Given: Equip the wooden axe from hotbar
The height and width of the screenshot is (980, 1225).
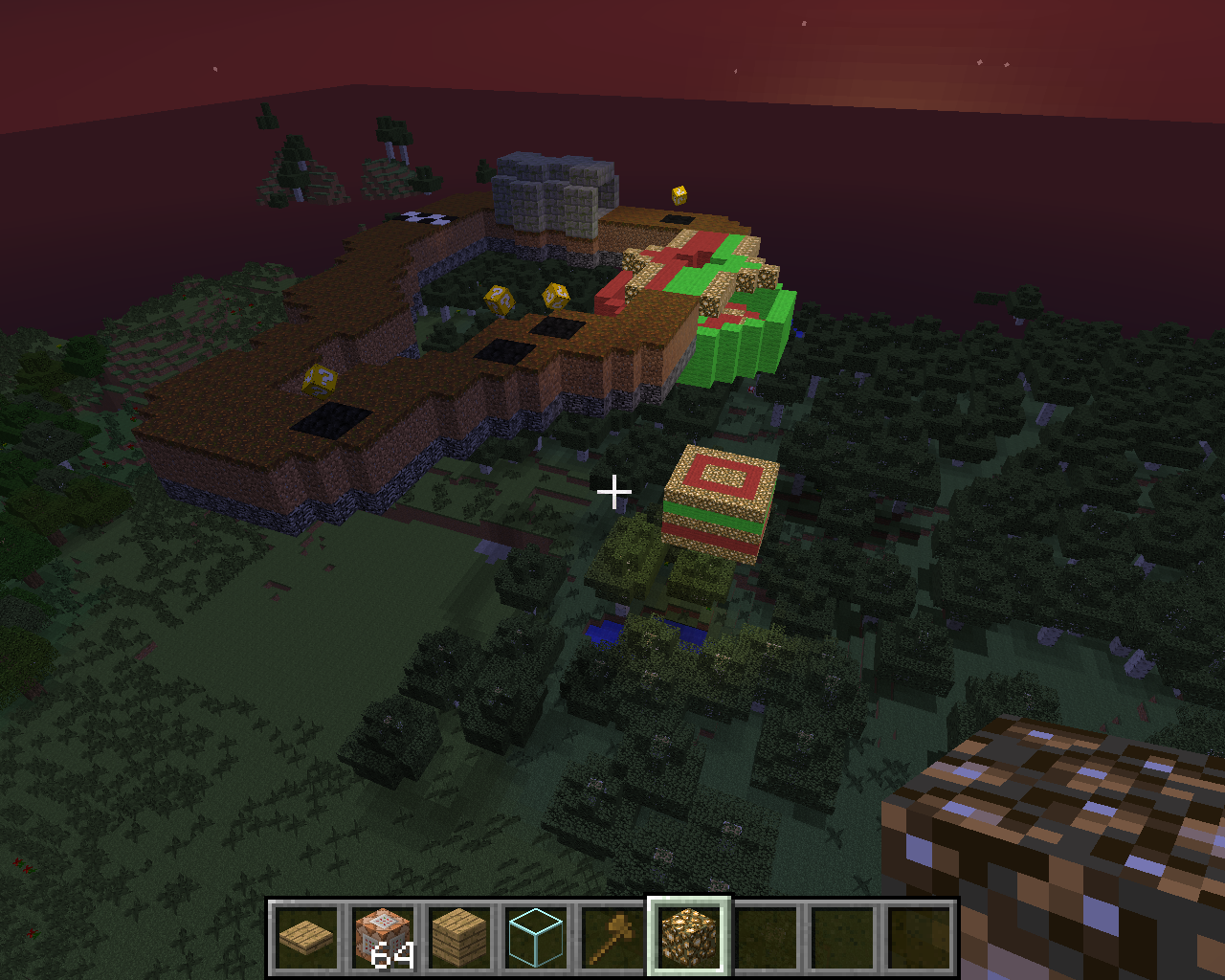Looking at the screenshot, I should pyautogui.click(x=612, y=937).
